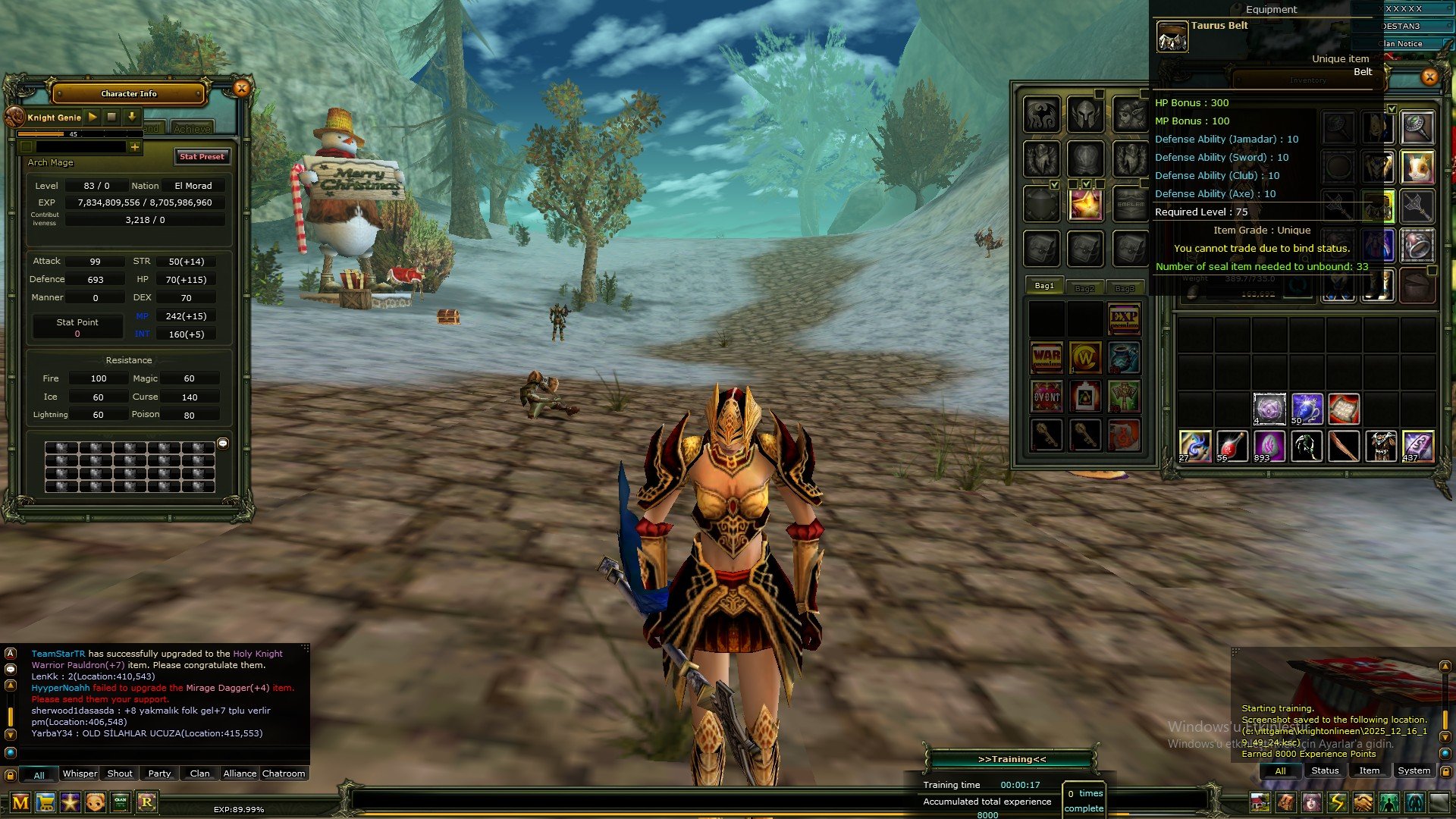1456x819 pixels.
Task: Open the Item Mall shopping cart icon
Action: (x=45, y=802)
